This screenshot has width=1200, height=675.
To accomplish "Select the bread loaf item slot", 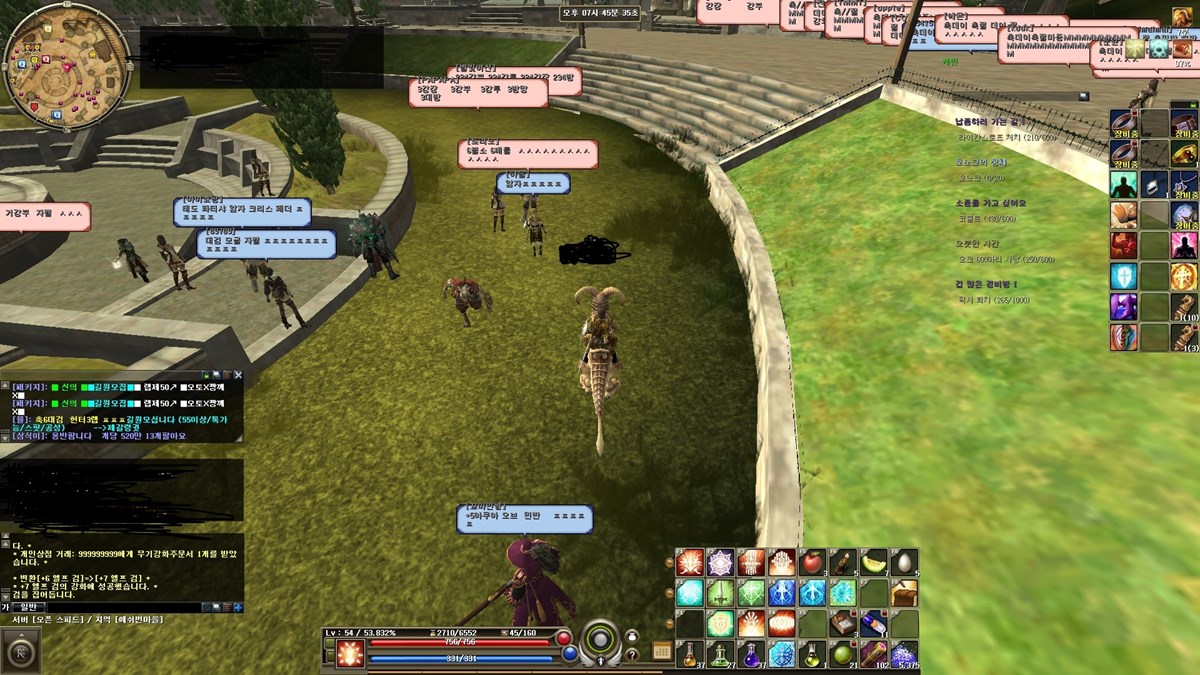I will pos(904,593).
